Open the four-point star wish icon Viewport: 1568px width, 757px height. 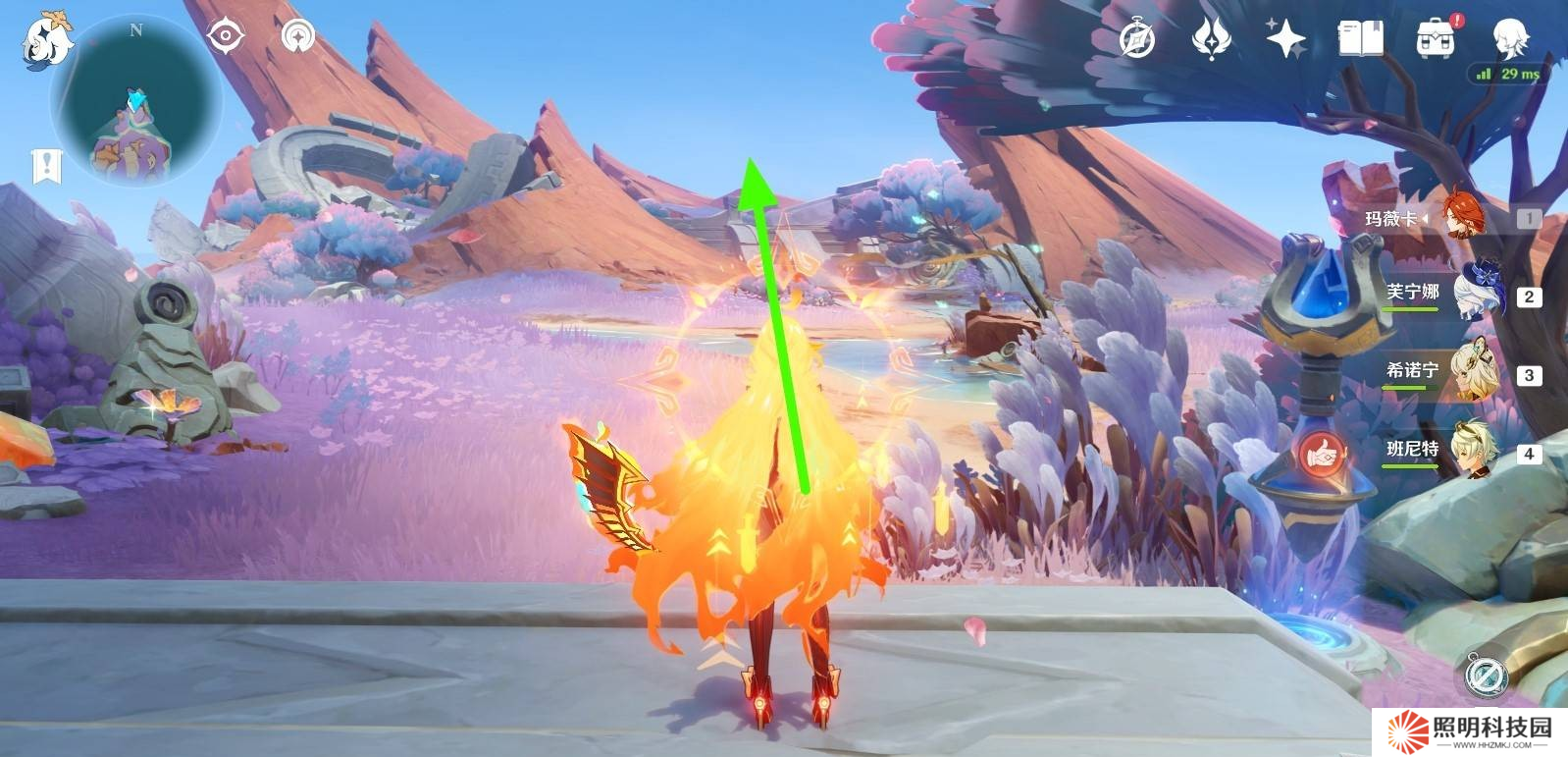(1285, 39)
